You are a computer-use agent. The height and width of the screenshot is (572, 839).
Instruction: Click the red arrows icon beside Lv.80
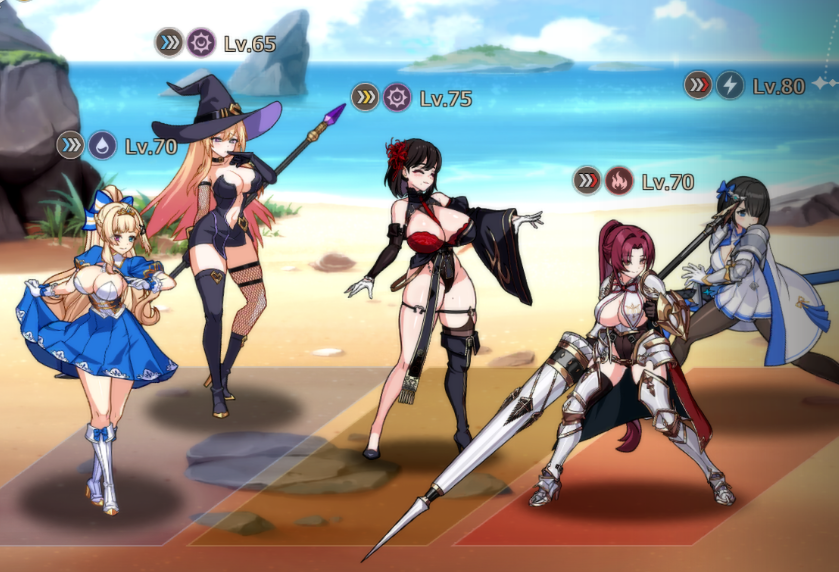[x=698, y=85]
